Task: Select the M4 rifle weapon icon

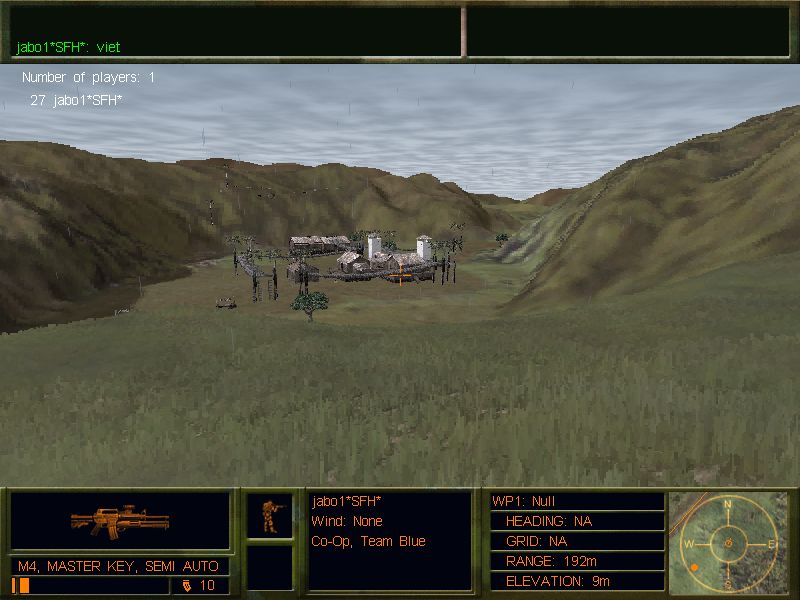Action: [x=120, y=521]
